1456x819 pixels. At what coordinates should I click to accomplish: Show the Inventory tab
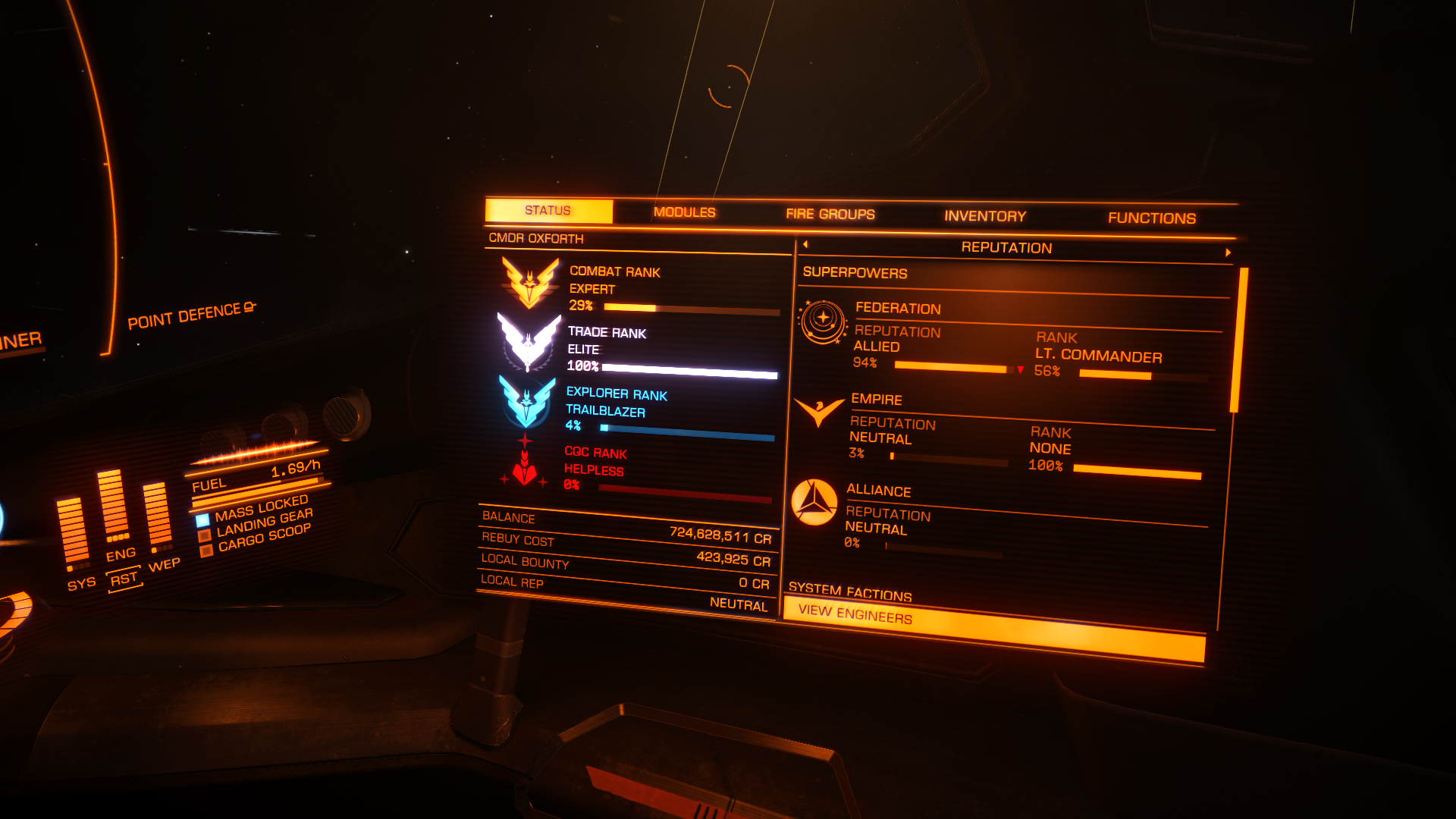pyautogui.click(x=984, y=216)
